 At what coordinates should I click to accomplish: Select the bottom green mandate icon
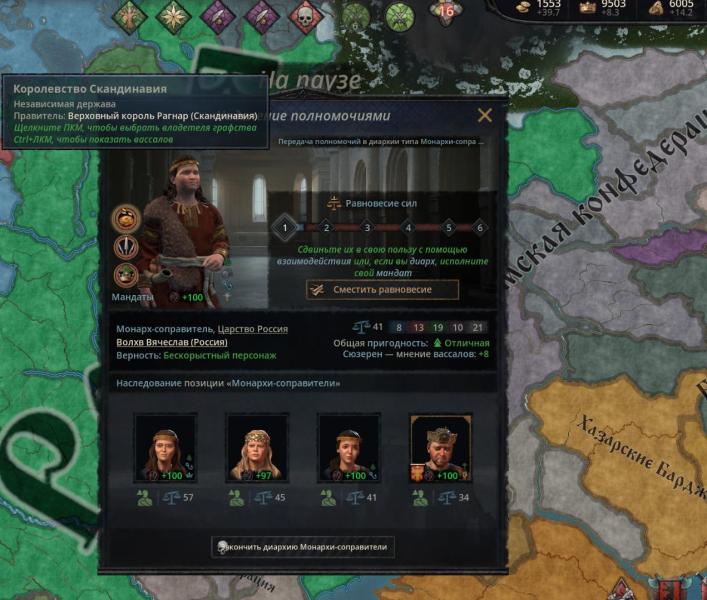click(126, 274)
